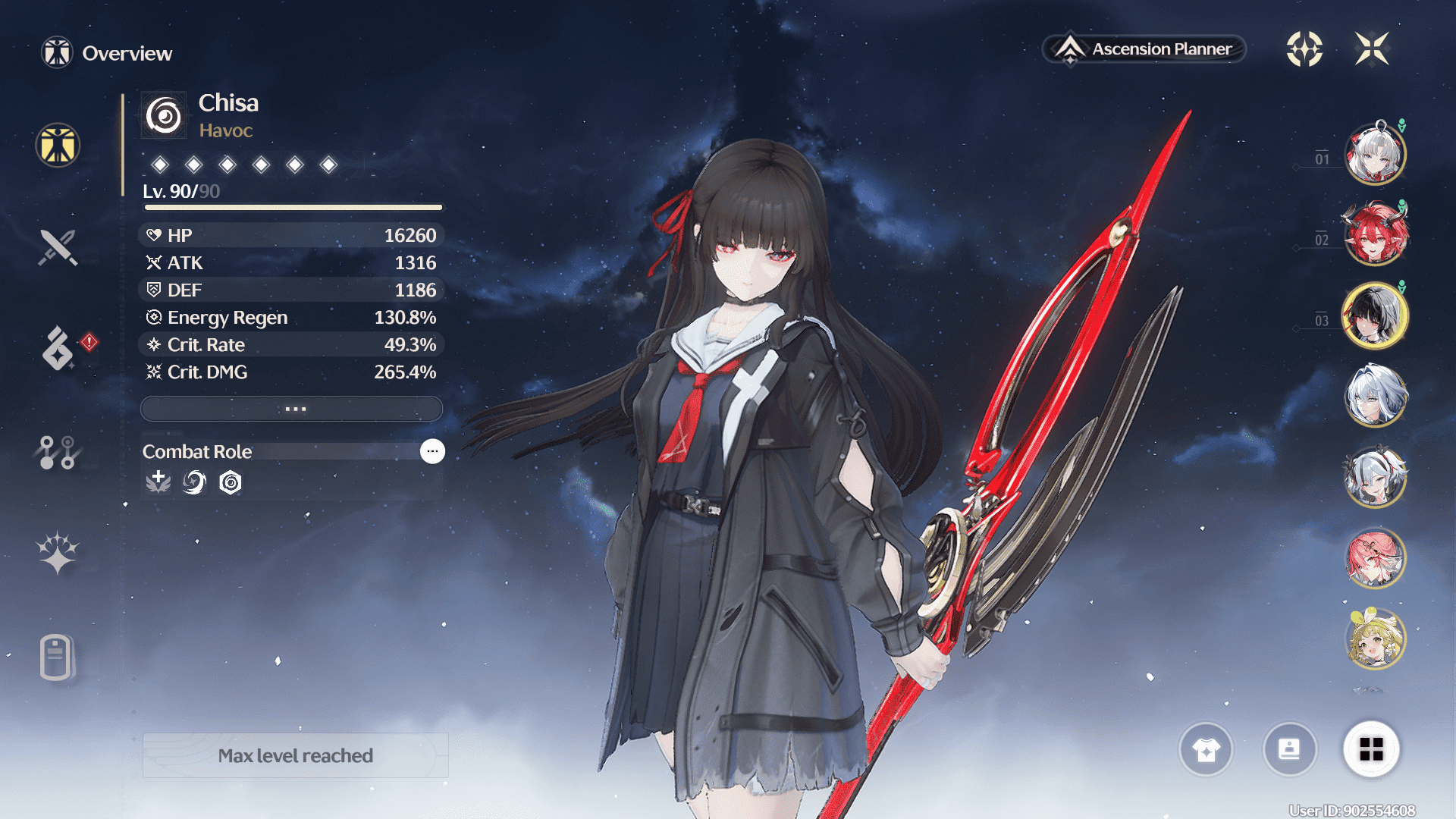This screenshot has height=819, width=1456.
Task: Pick the pink-haired character portrait
Action: point(1375,559)
